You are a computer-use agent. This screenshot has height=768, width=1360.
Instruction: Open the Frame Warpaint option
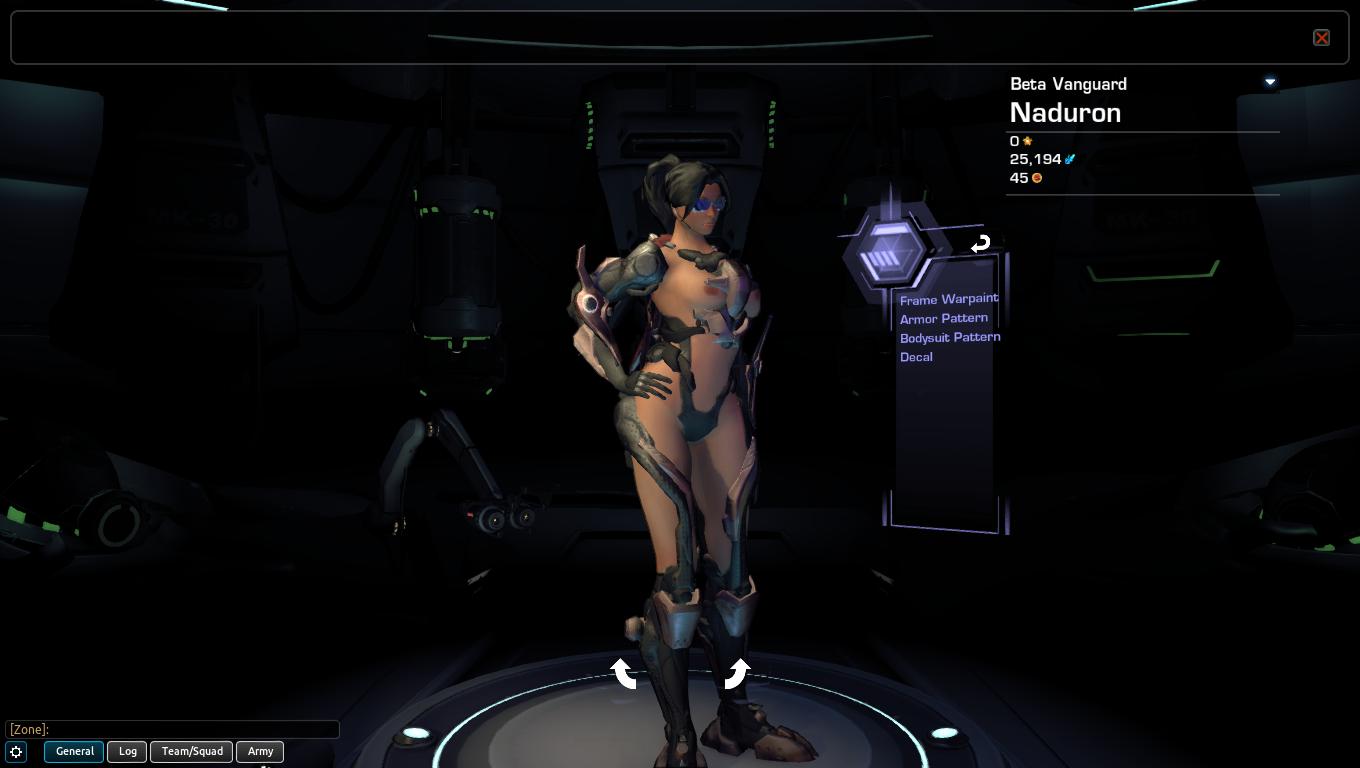948,299
